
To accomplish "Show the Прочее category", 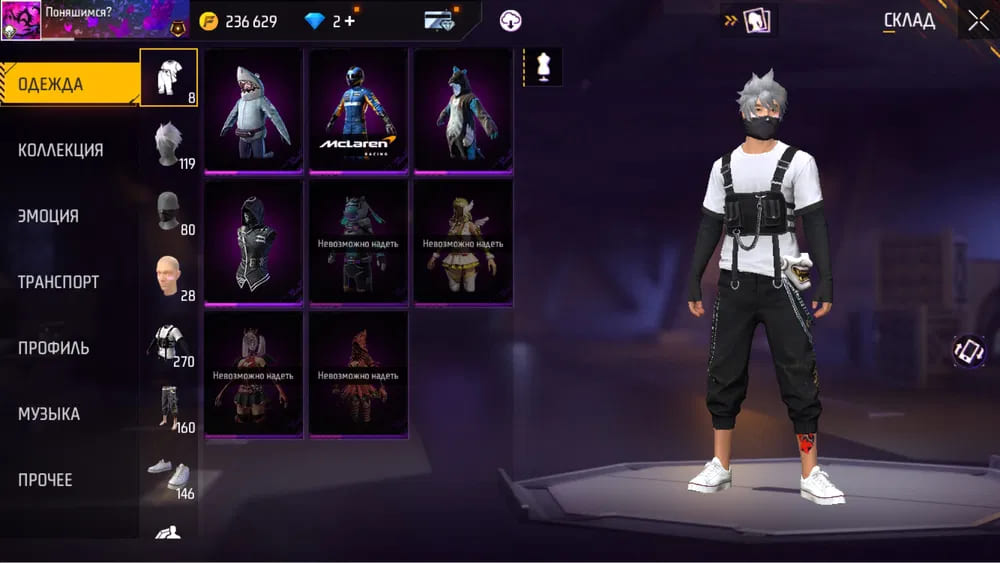I will 45,480.
